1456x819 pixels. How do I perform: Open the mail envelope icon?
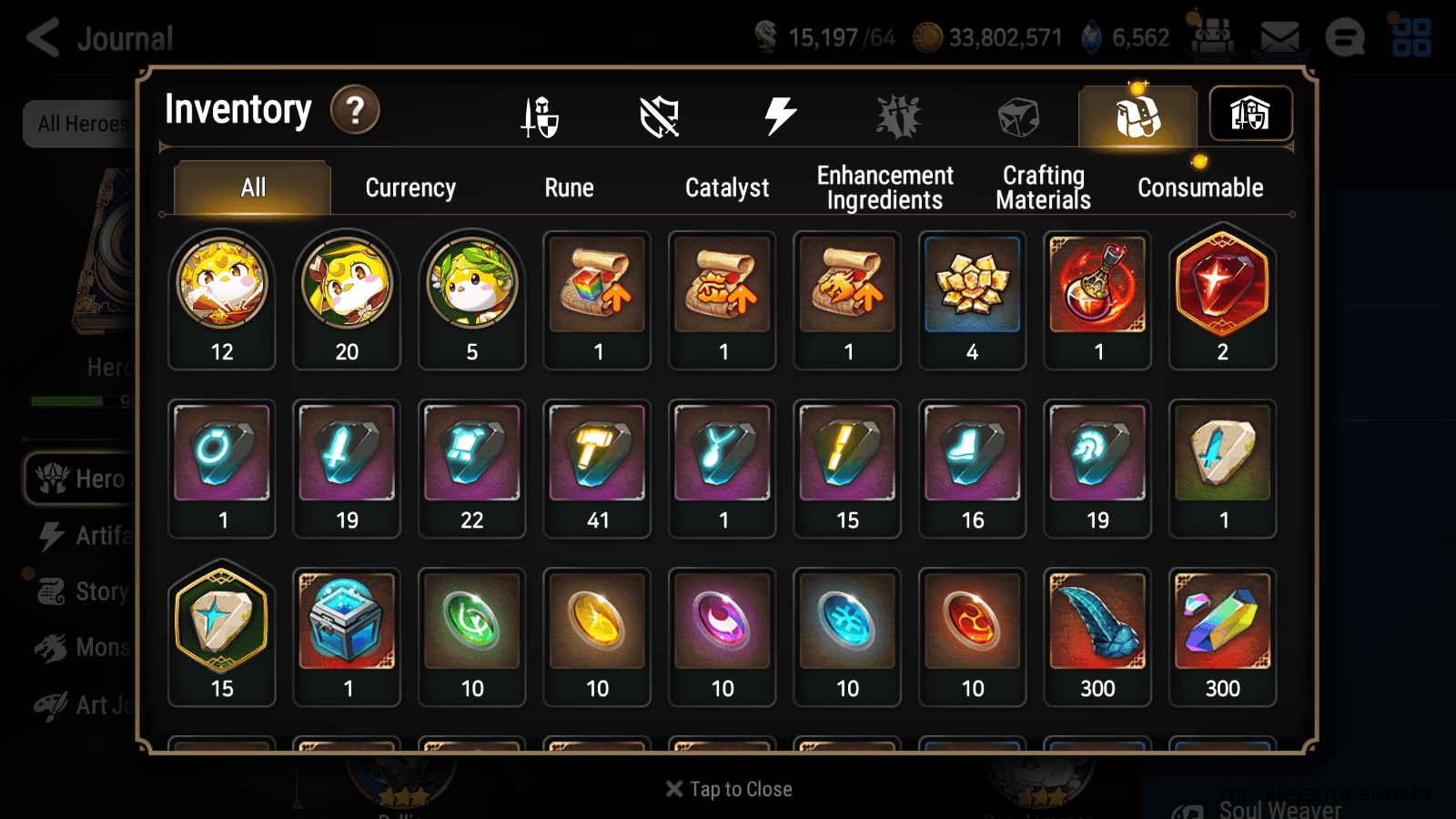(1280, 36)
